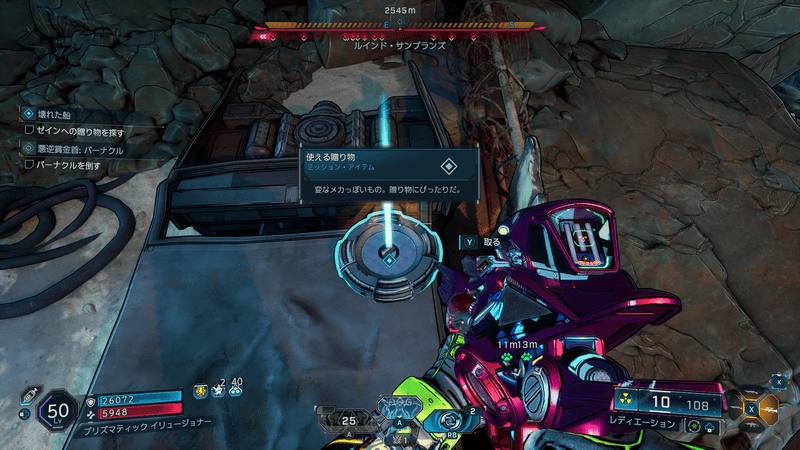Click the green weapon mode icon

pyautogui.click(x=692, y=425)
